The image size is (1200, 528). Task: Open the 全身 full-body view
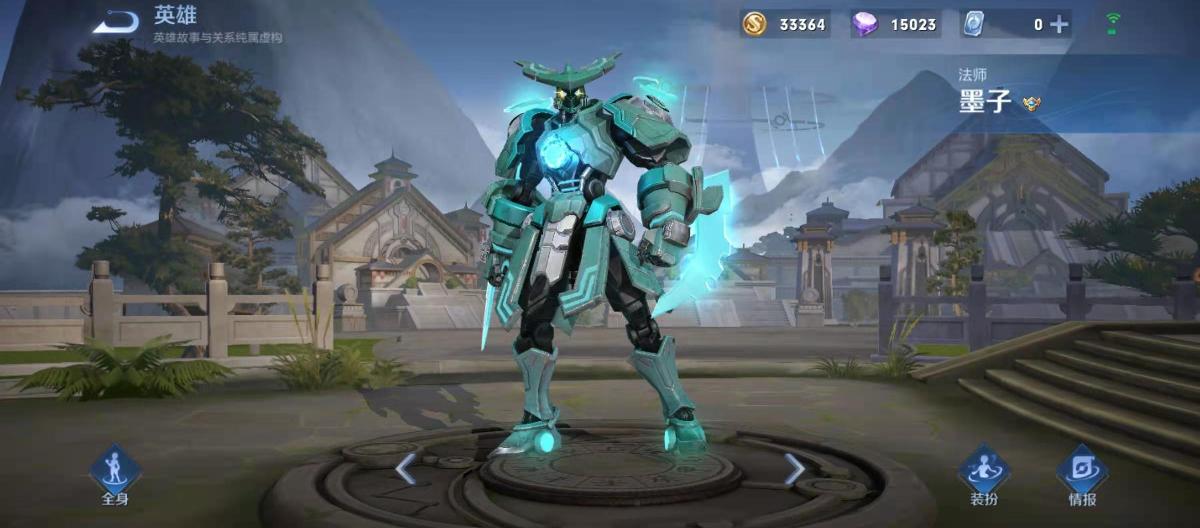115,472
